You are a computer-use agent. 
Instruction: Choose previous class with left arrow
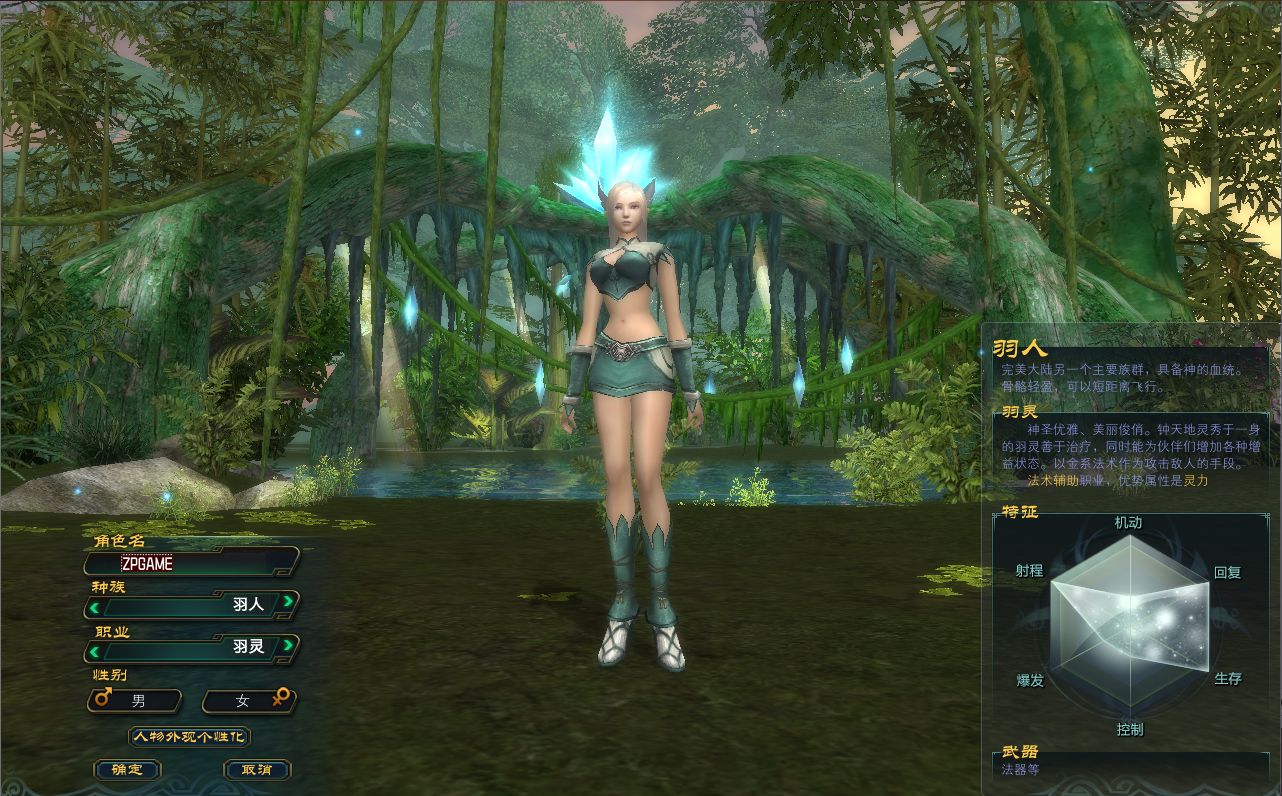(95, 648)
